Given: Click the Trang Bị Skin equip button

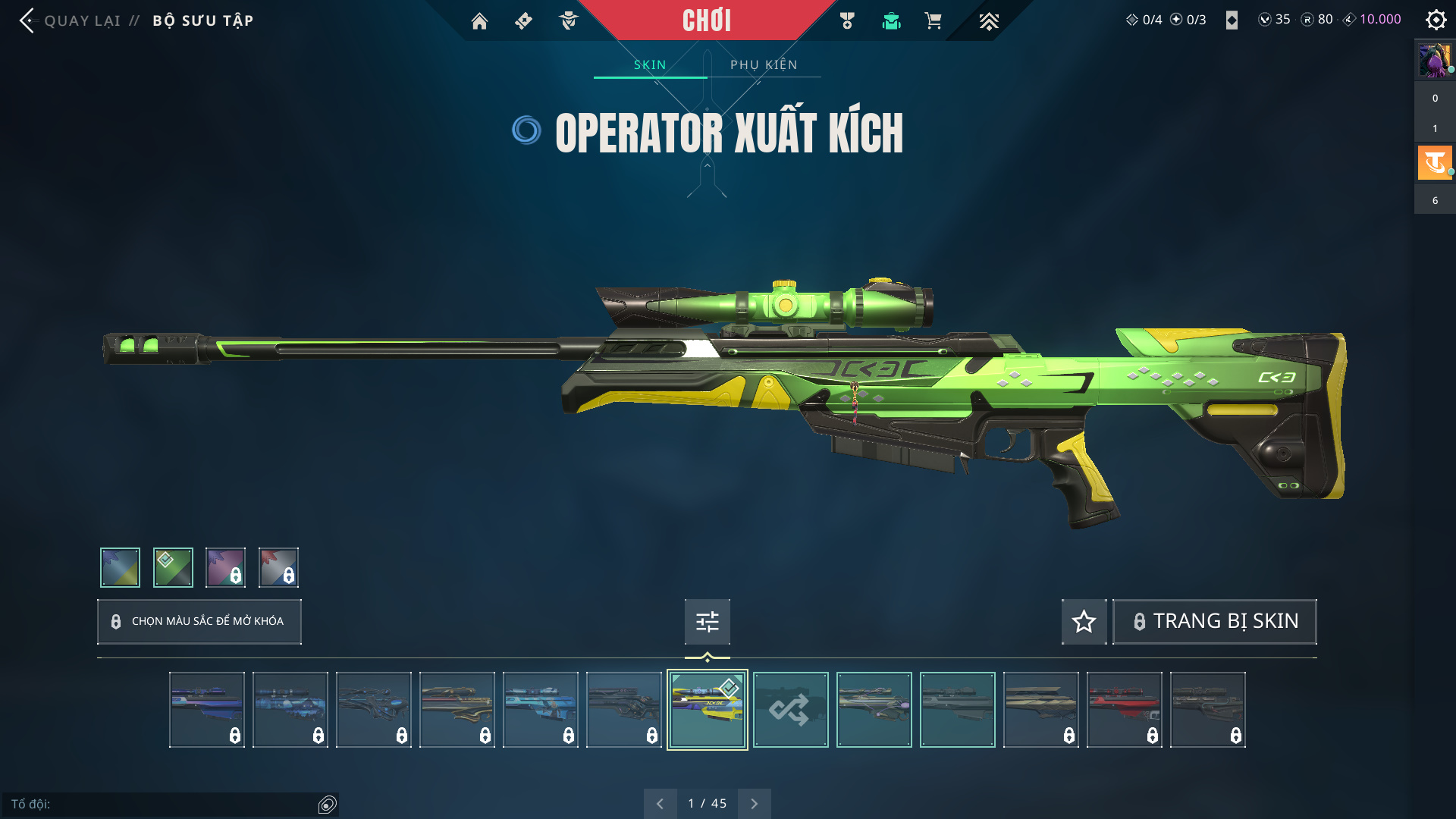Looking at the screenshot, I should coord(1214,622).
